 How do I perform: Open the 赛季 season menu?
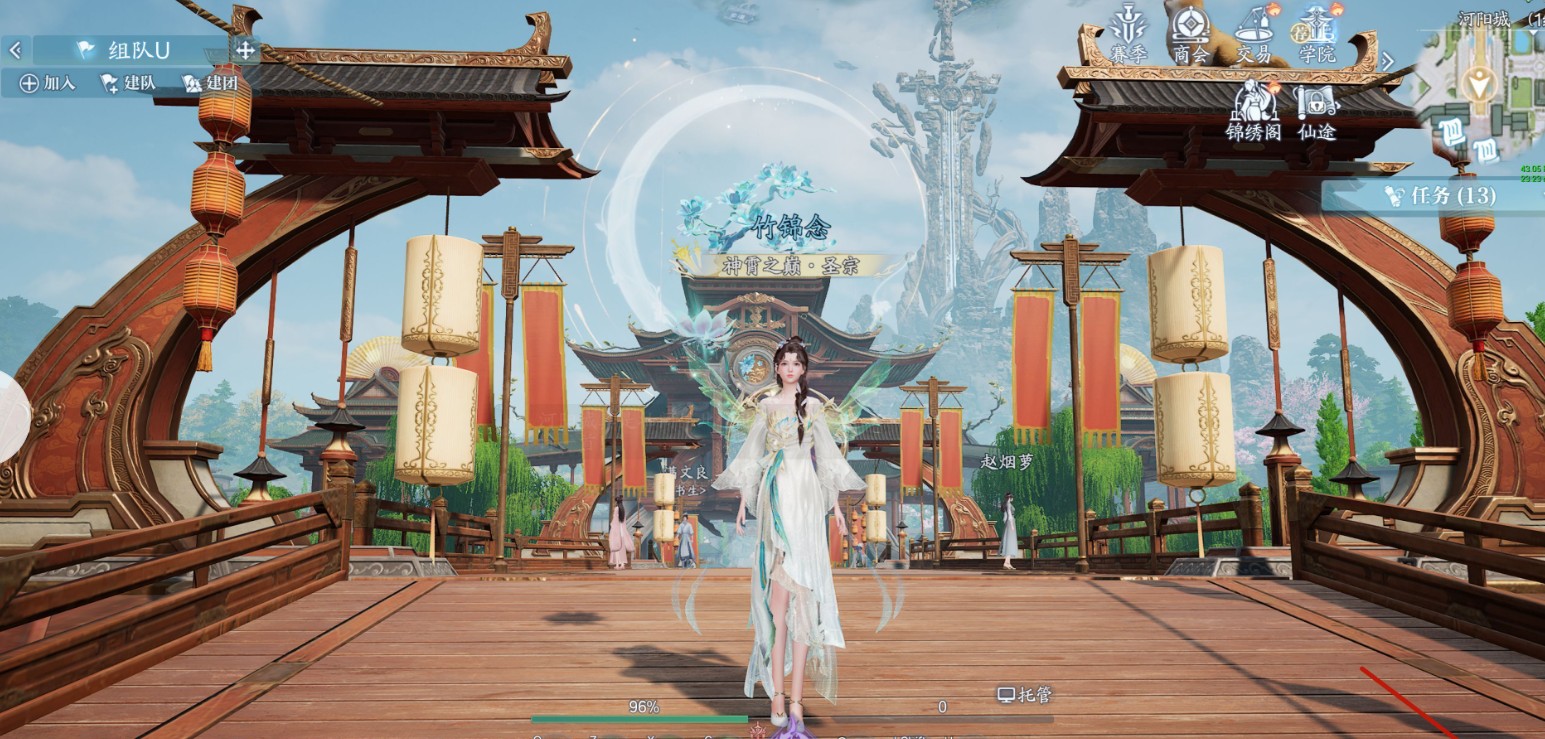click(x=1128, y=34)
